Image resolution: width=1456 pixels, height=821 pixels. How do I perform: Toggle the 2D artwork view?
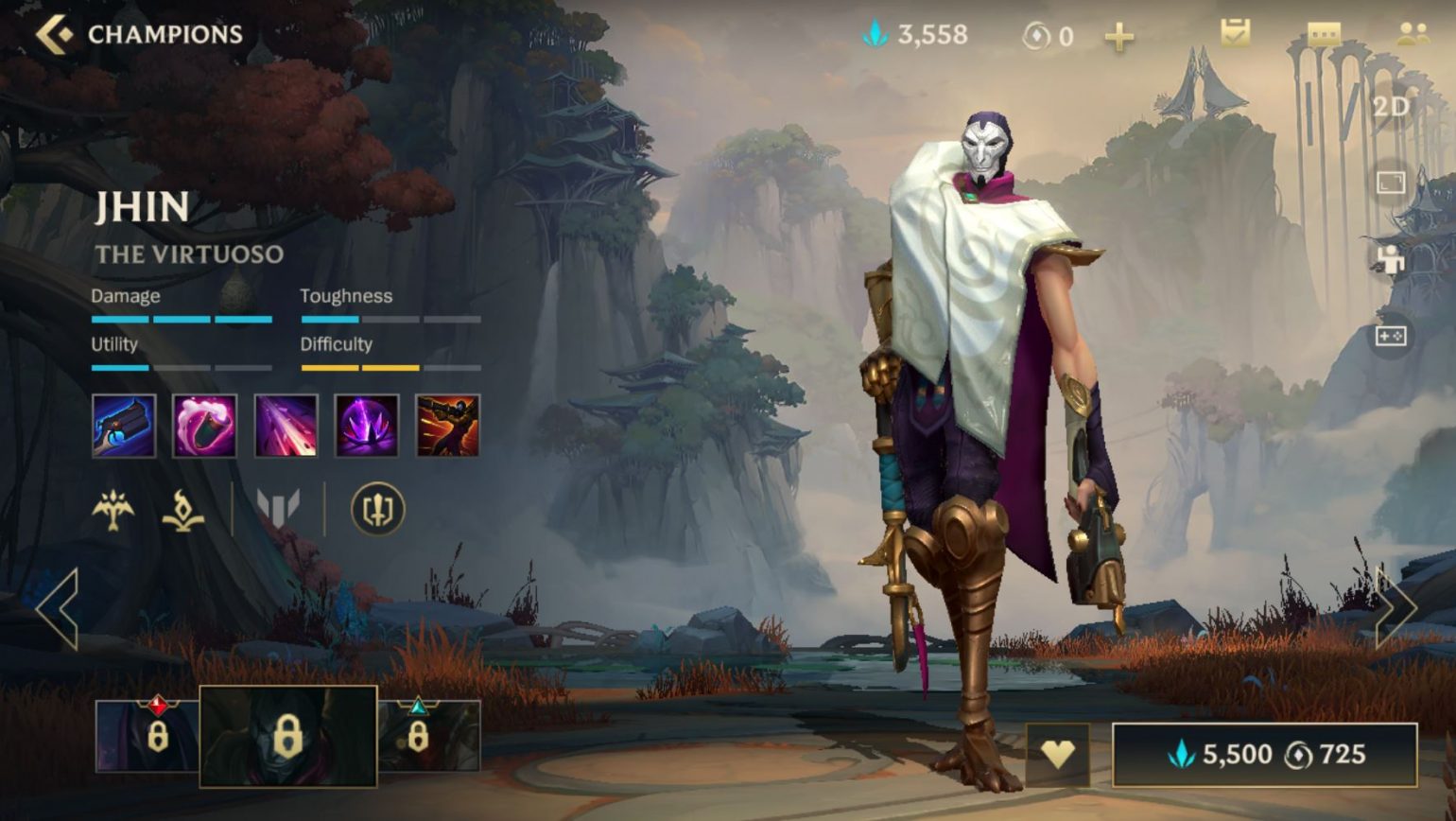(x=1391, y=107)
